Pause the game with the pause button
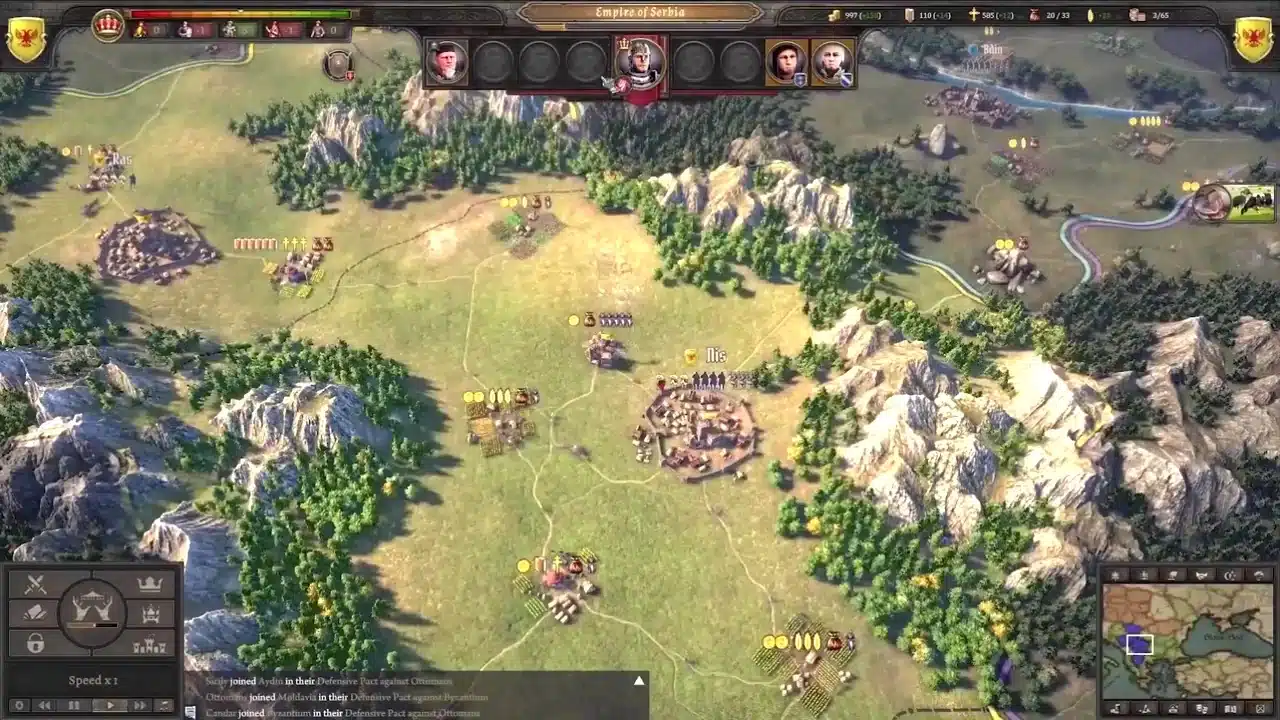 pyautogui.click(x=73, y=706)
